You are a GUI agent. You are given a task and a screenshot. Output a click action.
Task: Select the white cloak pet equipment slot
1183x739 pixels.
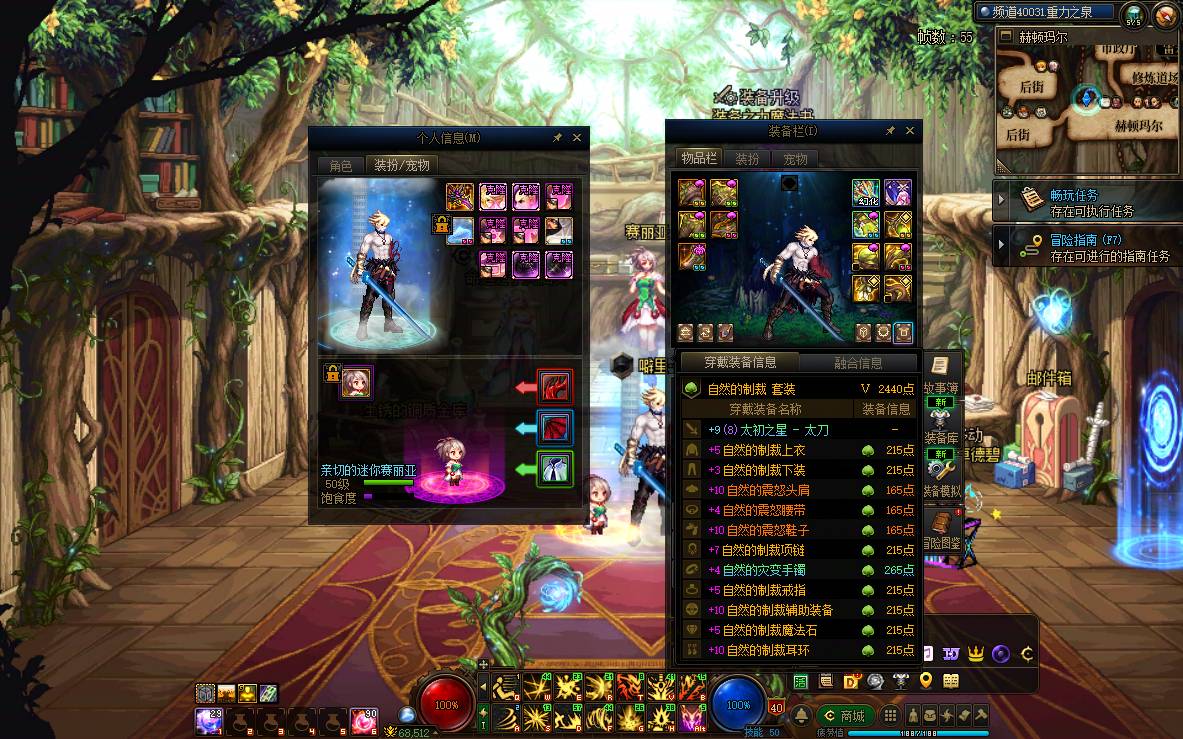pos(554,469)
